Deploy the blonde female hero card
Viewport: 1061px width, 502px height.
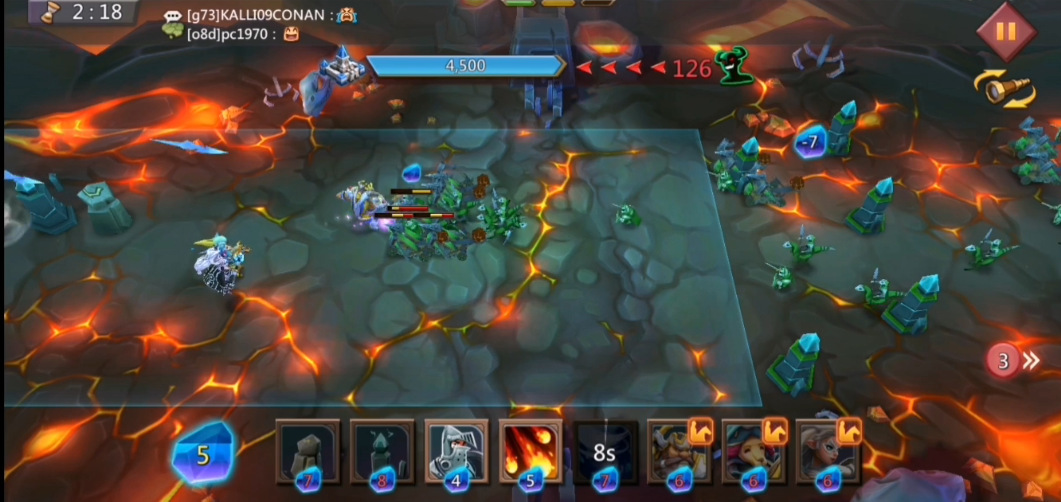tap(826, 453)
